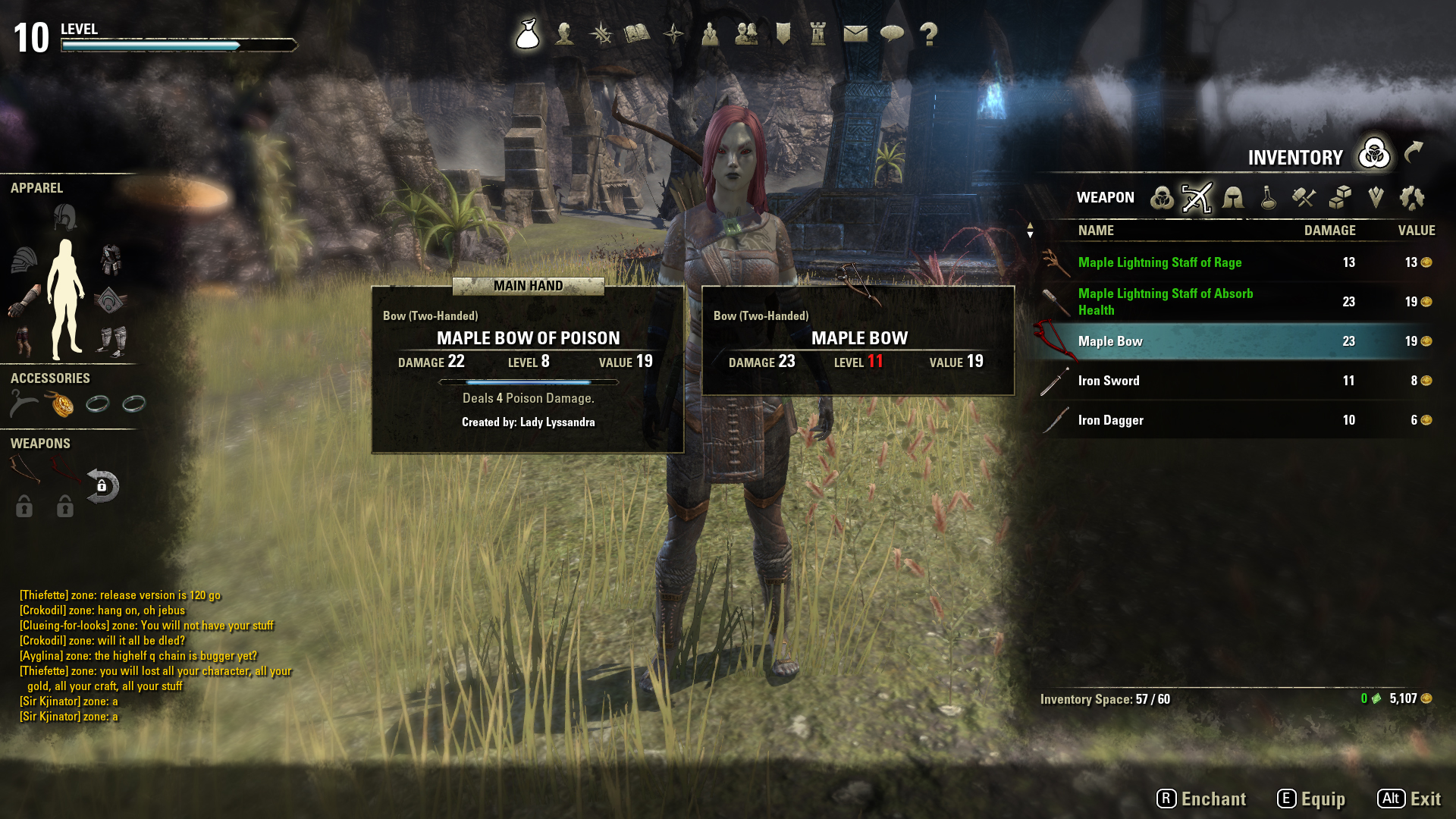The height and width of the screenshot is (819, 1456).
Task: Open the inventory bag icon in top bar
Action: tap(528, 34)
